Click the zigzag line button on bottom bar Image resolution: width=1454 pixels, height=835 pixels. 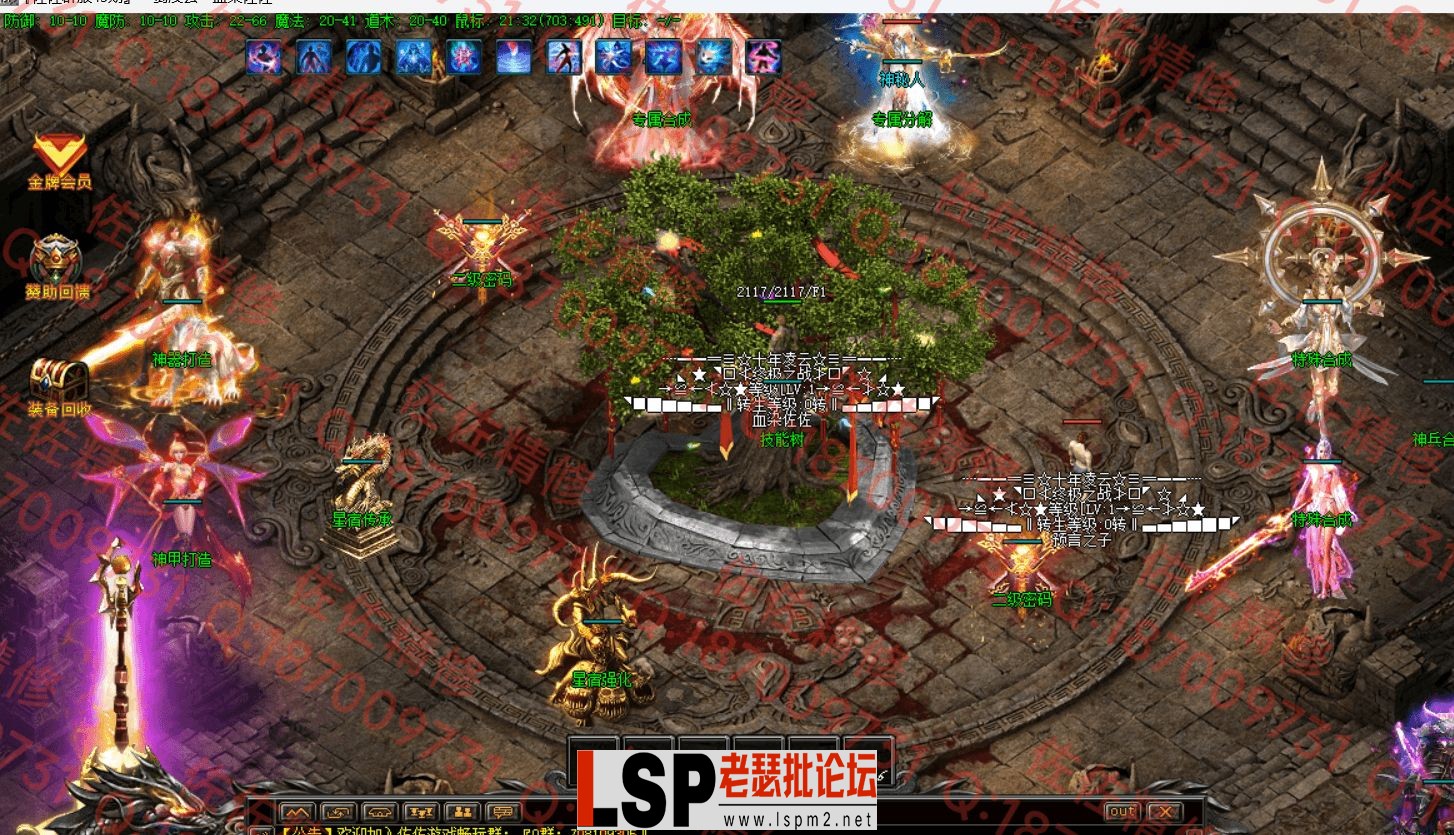pyautogui.click(x=297, y=812)
